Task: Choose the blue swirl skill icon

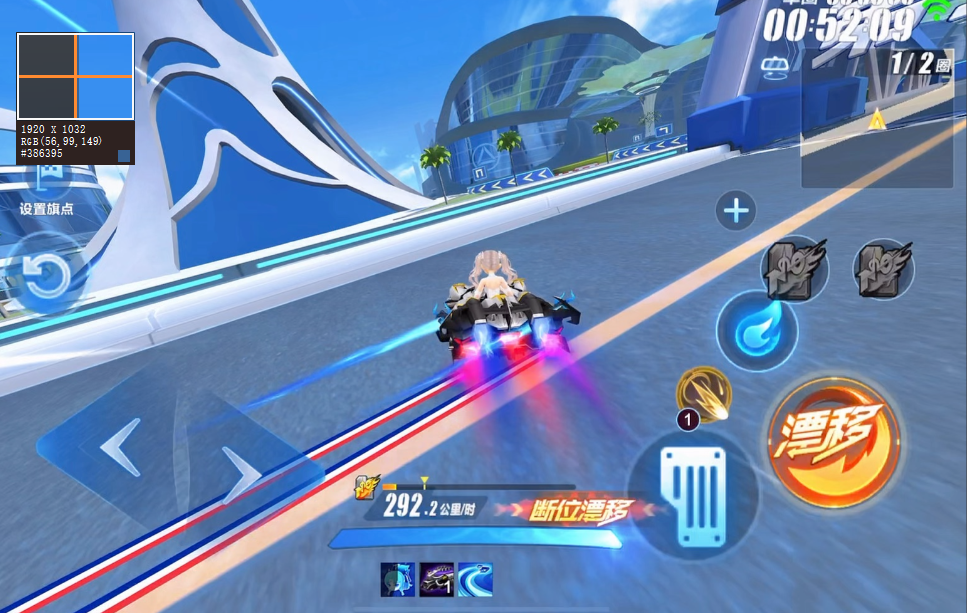Action: (x=475, y=579)
